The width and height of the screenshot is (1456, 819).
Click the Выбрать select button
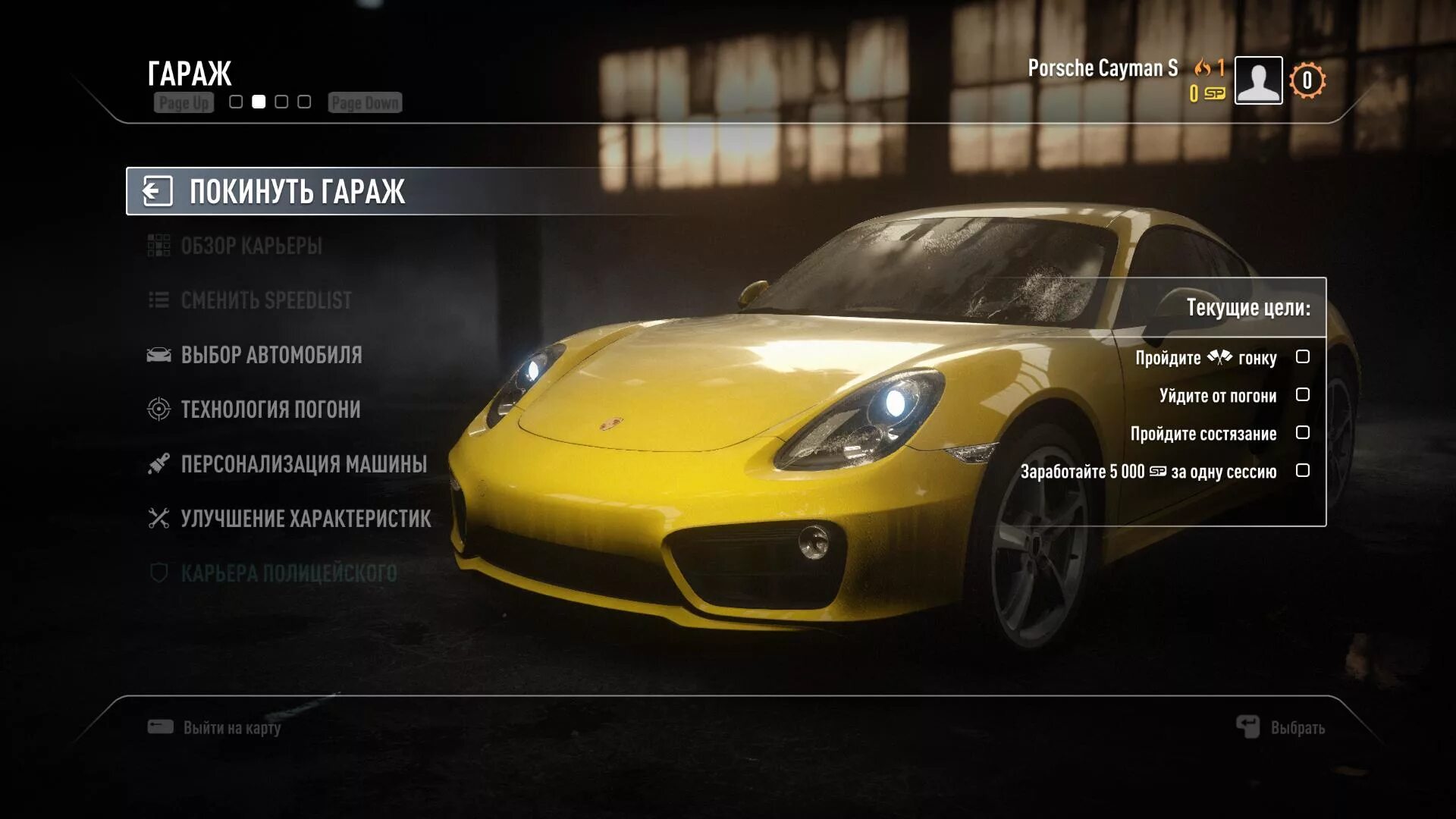click(1297, 728)
